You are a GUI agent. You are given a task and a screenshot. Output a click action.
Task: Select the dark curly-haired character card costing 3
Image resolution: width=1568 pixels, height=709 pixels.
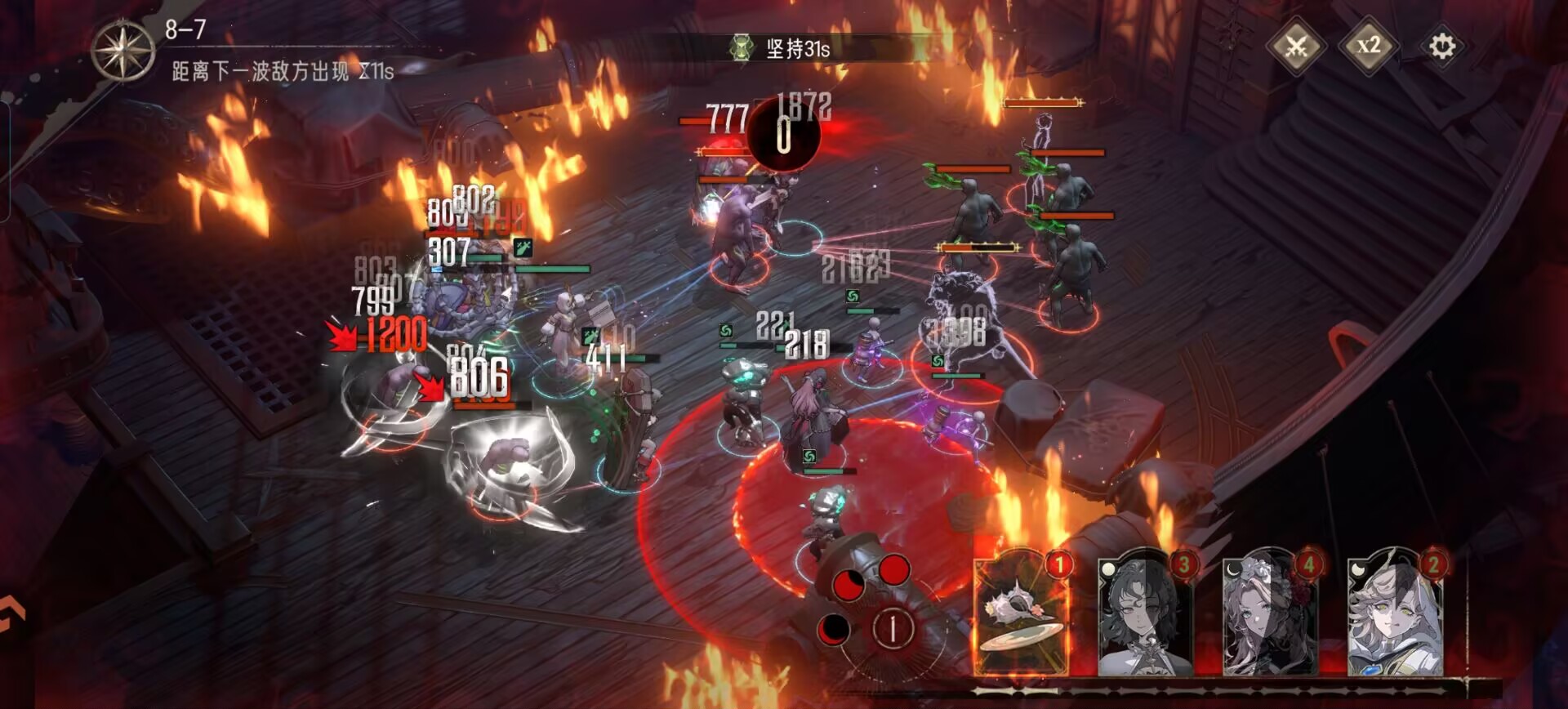point(1143,617)
